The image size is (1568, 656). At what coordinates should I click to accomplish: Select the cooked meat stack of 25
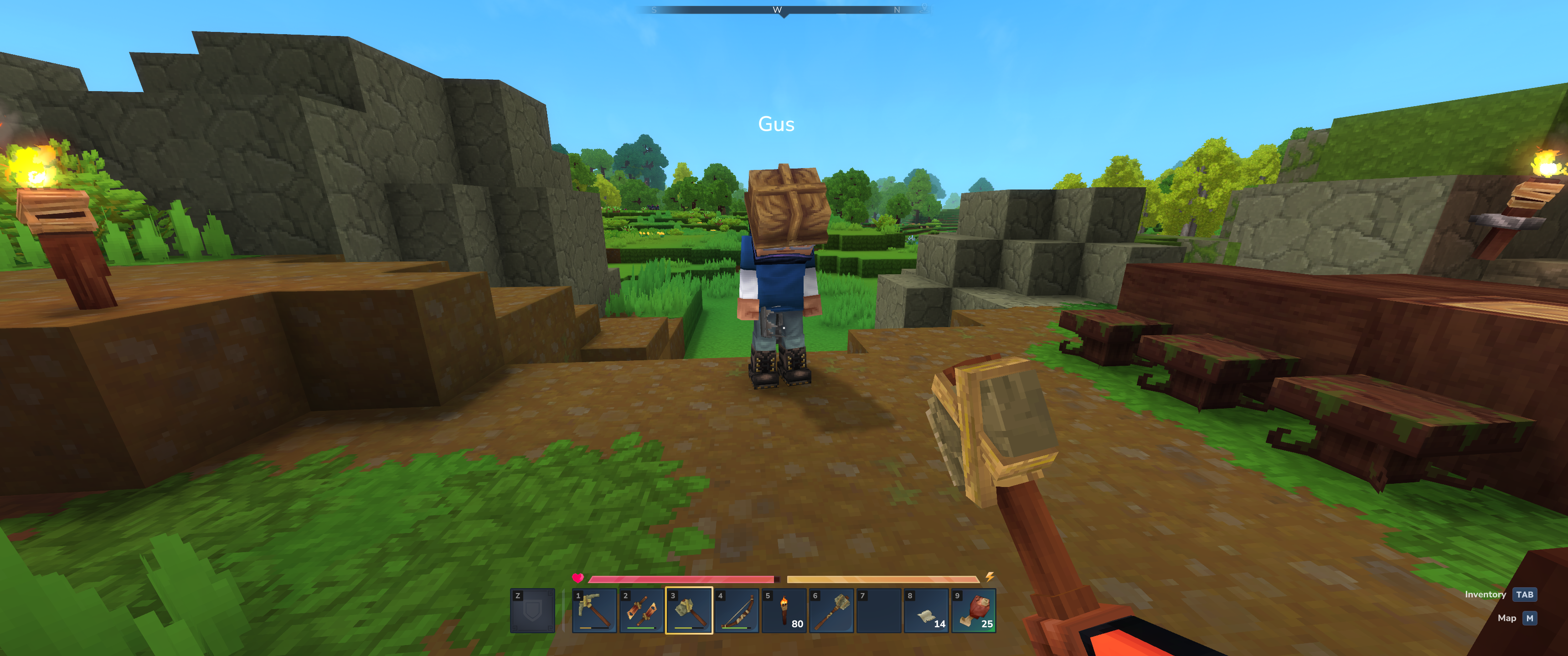[974, 610]
